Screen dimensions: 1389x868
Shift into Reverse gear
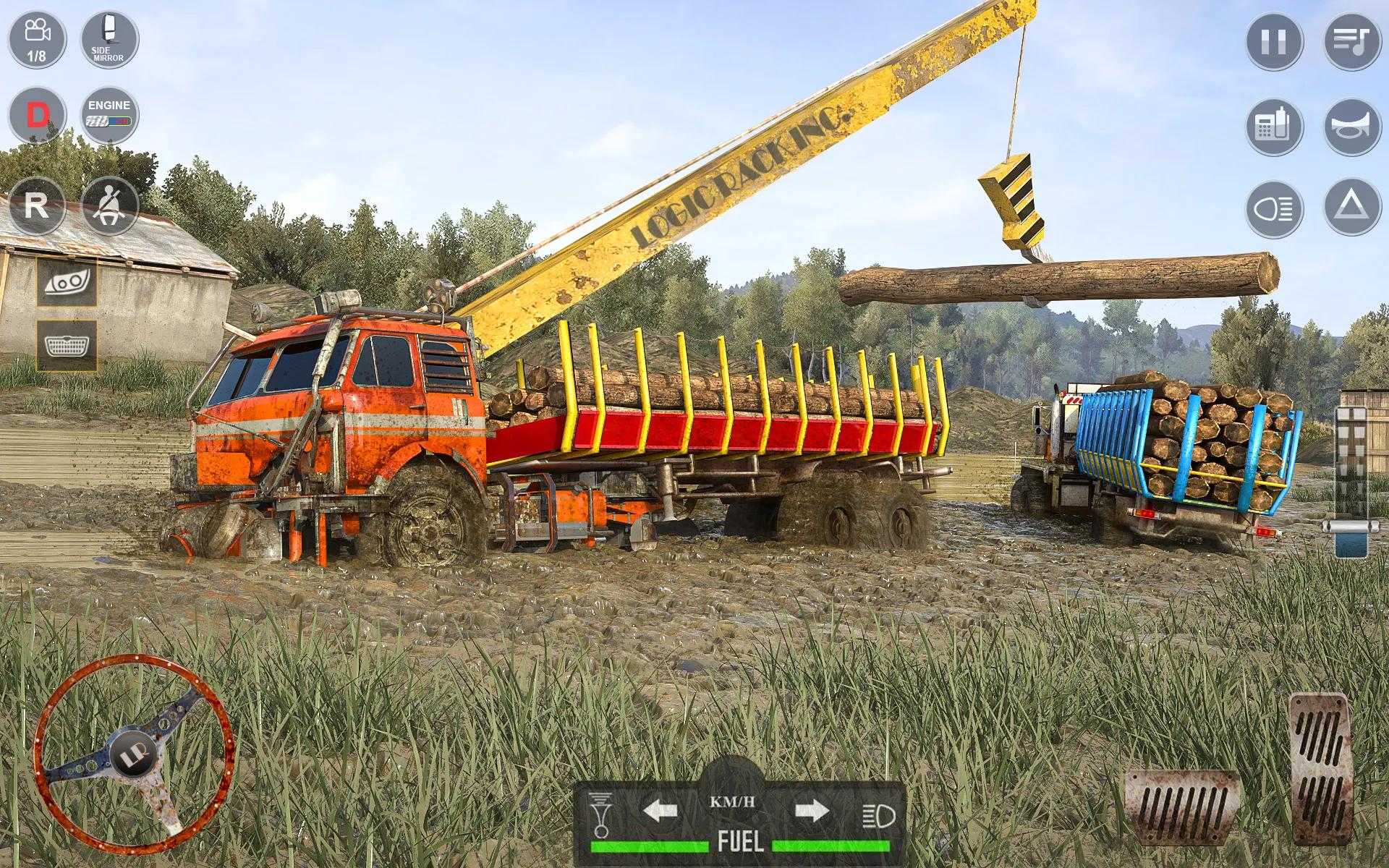coord(36,206)
